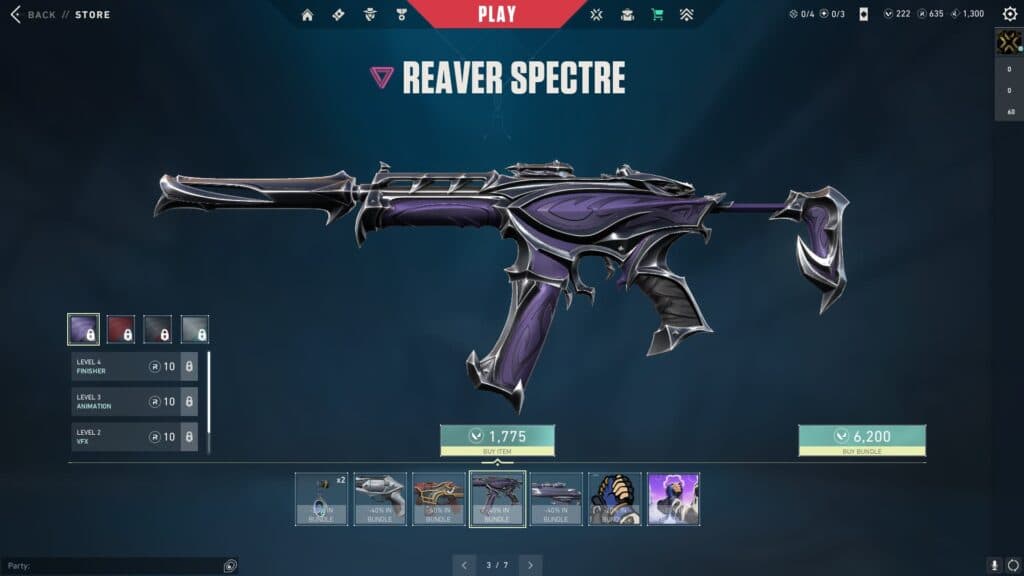Select the Level 3 Animation upgrade
The image size is (1024, 576).
[134, 402]
